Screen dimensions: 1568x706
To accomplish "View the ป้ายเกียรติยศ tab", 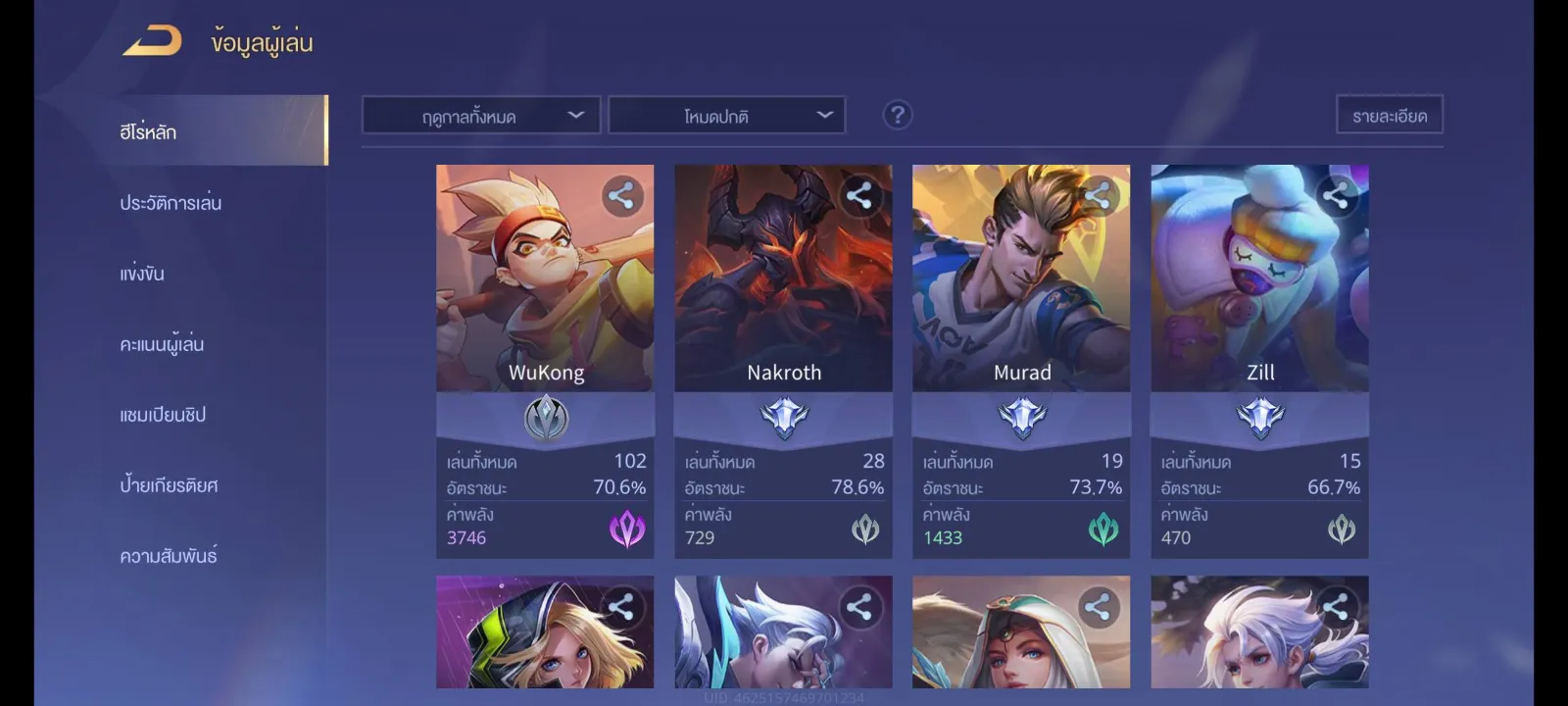I will point(169,485).
